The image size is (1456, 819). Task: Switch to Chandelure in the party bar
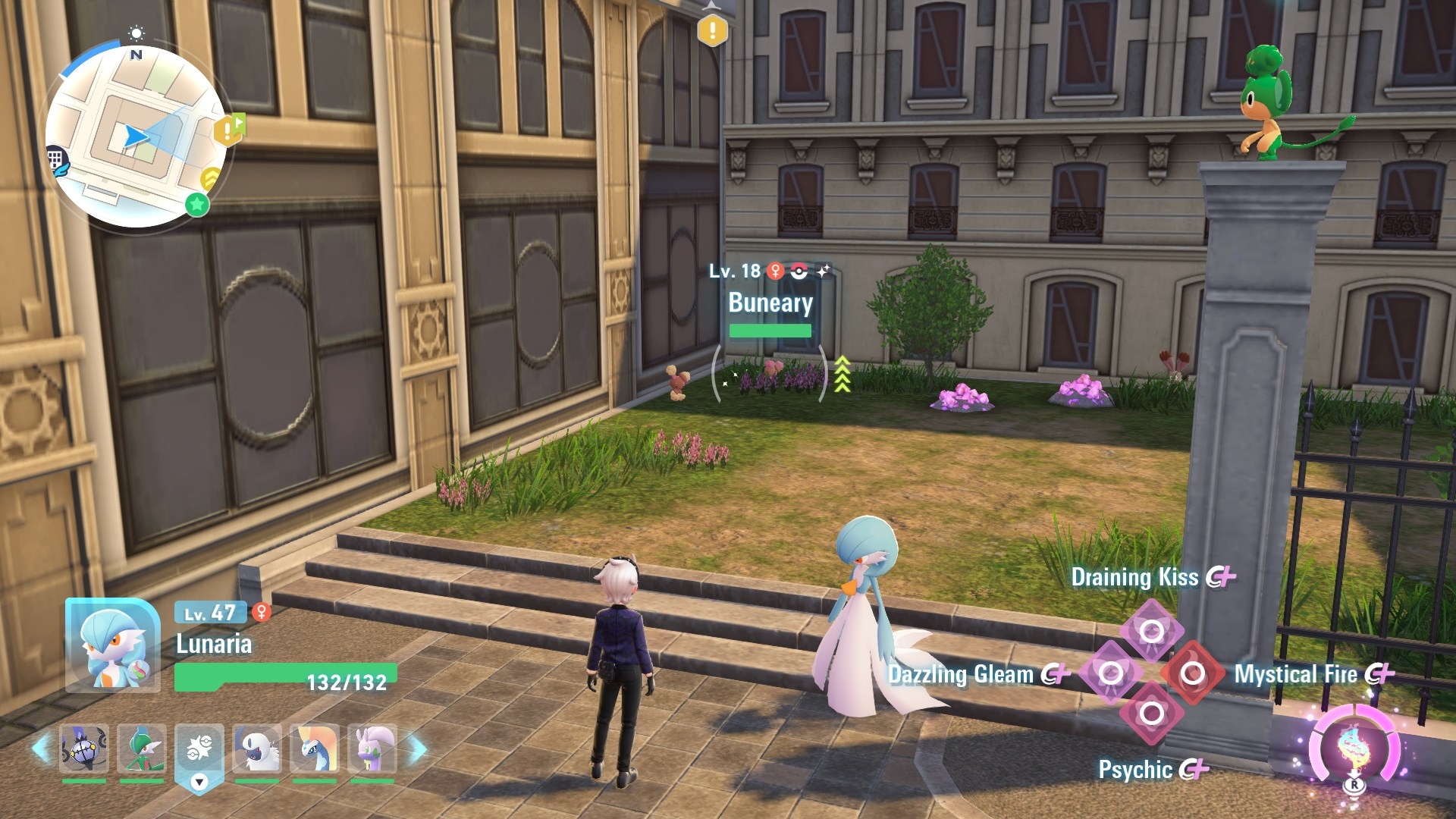click(84, 748)
